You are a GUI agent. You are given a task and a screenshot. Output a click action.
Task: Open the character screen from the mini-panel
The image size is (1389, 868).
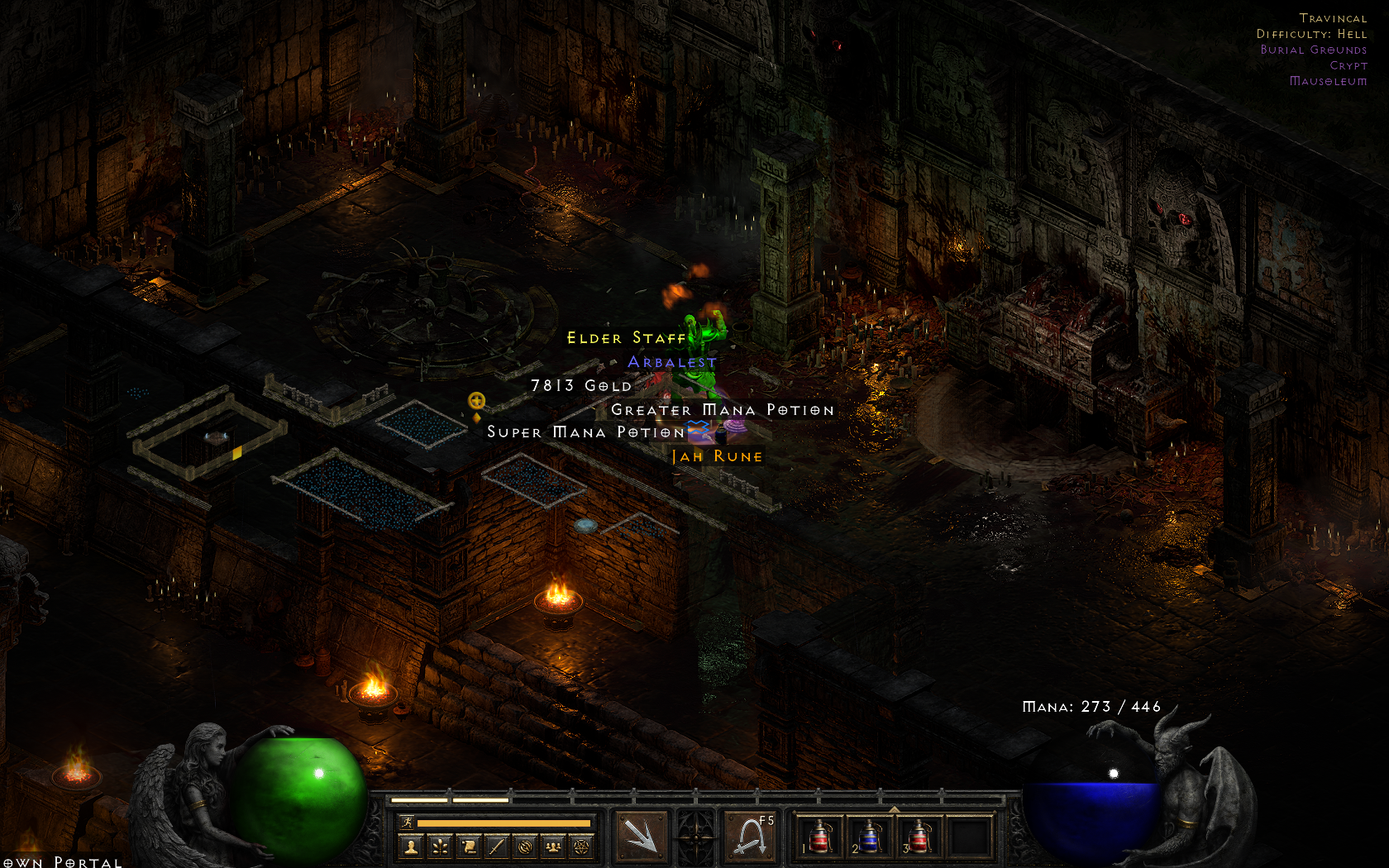pos(412,847)
